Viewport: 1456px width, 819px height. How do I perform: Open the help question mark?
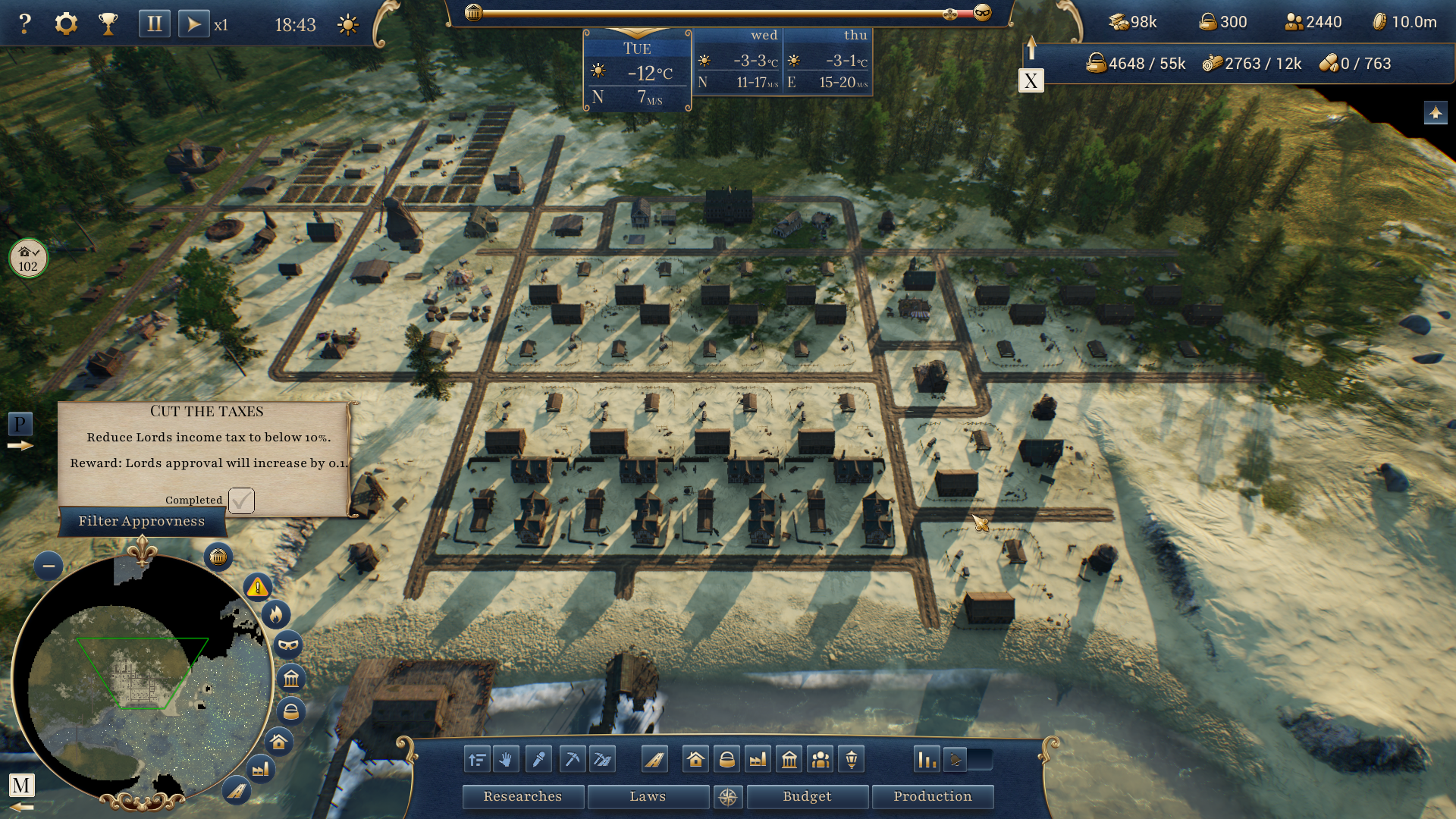pyautogui.click(x=25, y=24)
